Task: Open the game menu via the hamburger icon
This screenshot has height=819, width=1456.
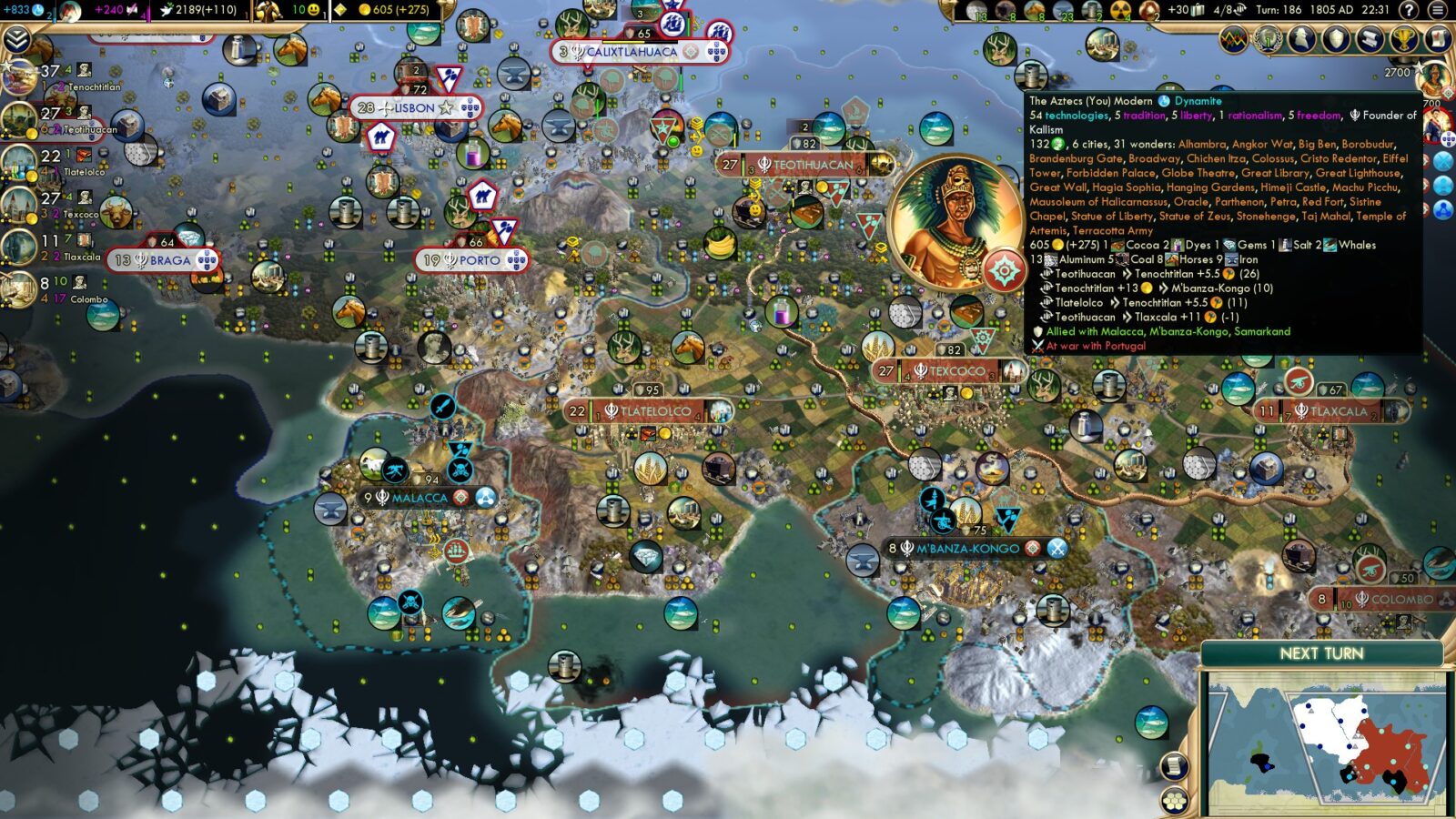Action: (1436, 10)
